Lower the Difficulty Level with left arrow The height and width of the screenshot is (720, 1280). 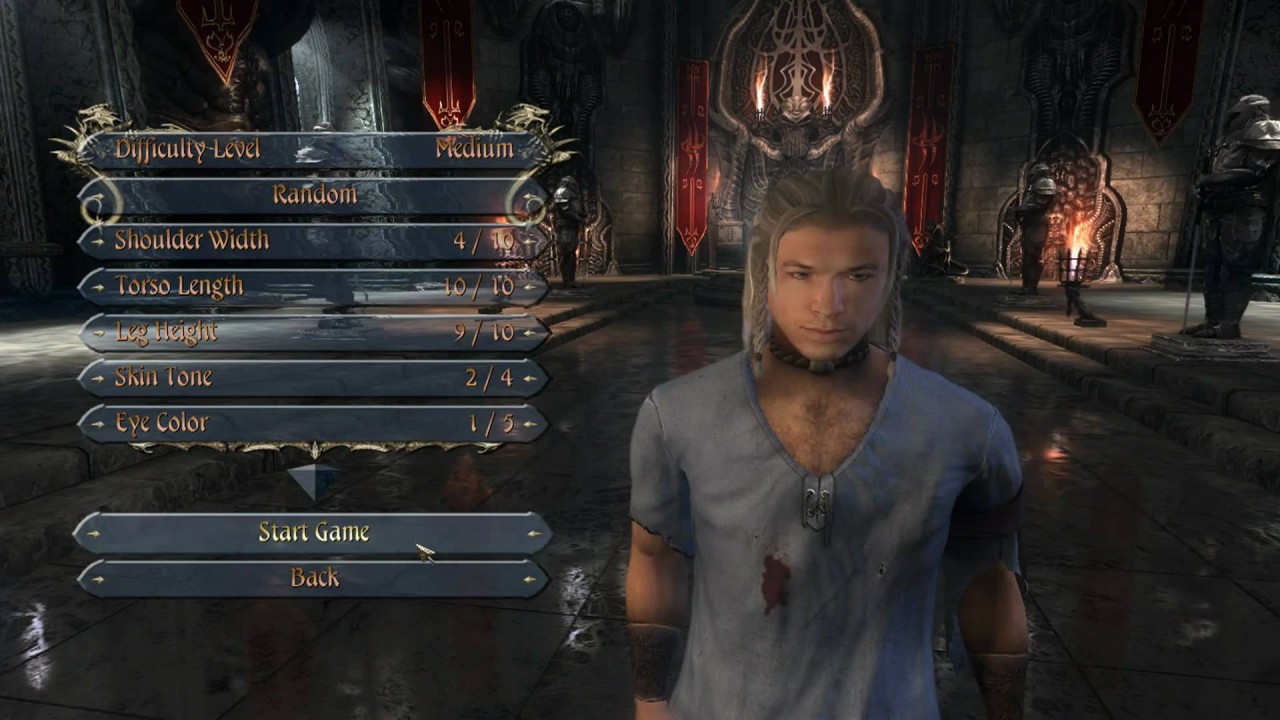97,150
